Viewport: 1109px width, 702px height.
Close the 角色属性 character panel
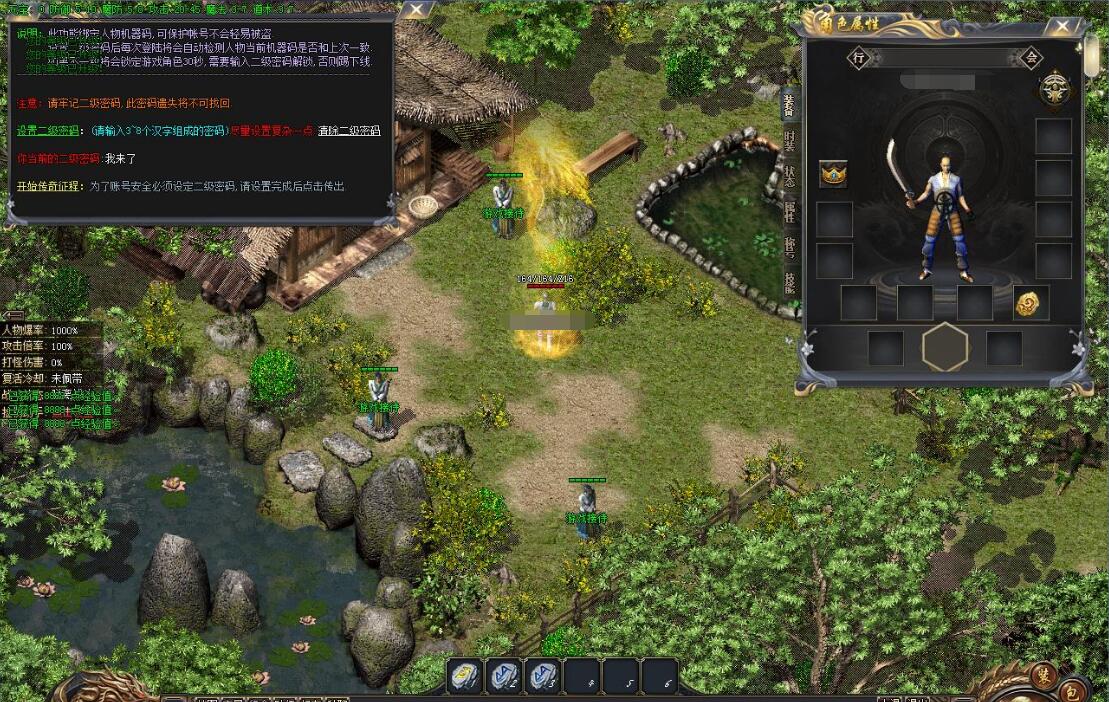click(x=1061, y=27)
